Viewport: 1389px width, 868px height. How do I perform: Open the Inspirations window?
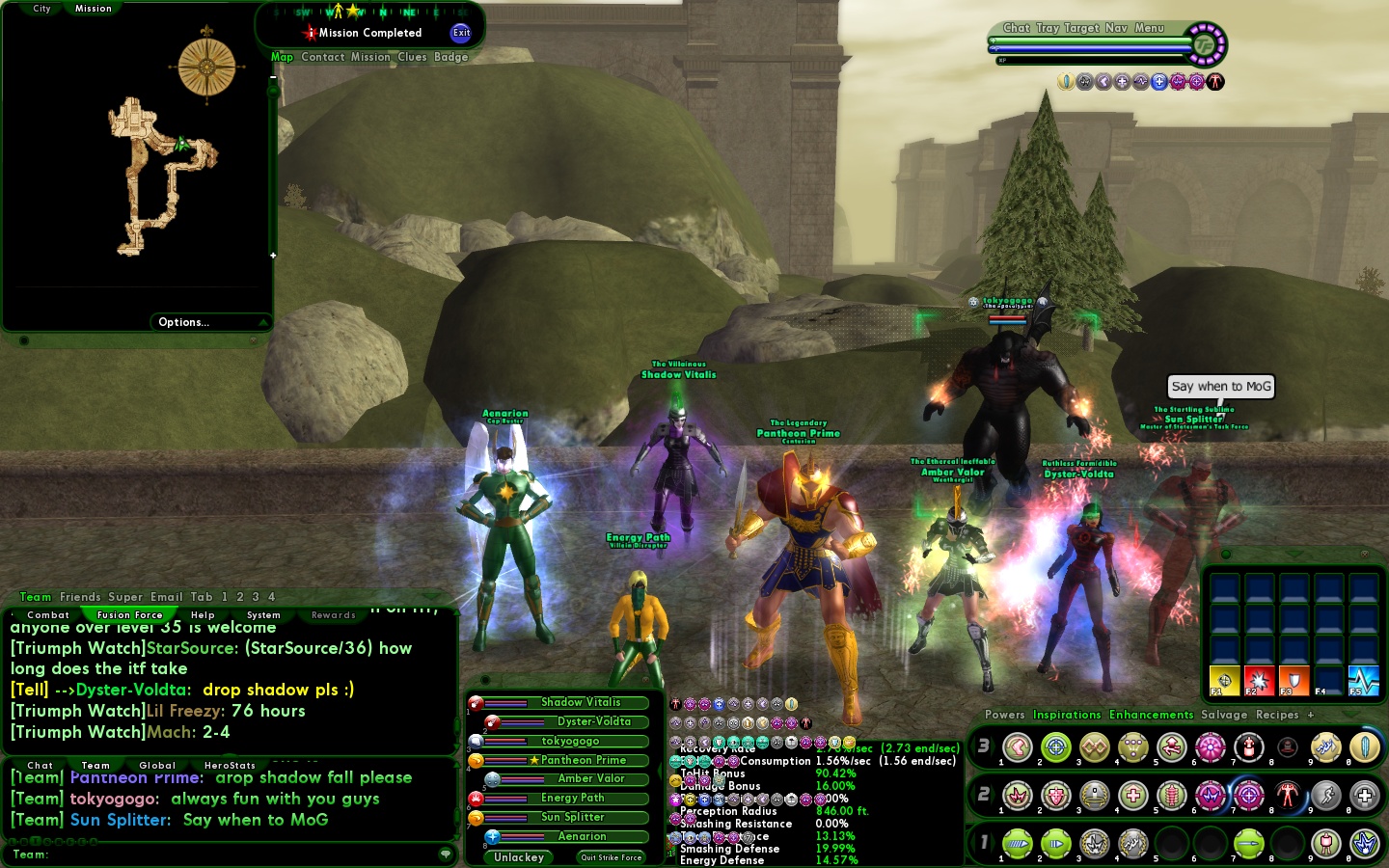pos(1067,715)
